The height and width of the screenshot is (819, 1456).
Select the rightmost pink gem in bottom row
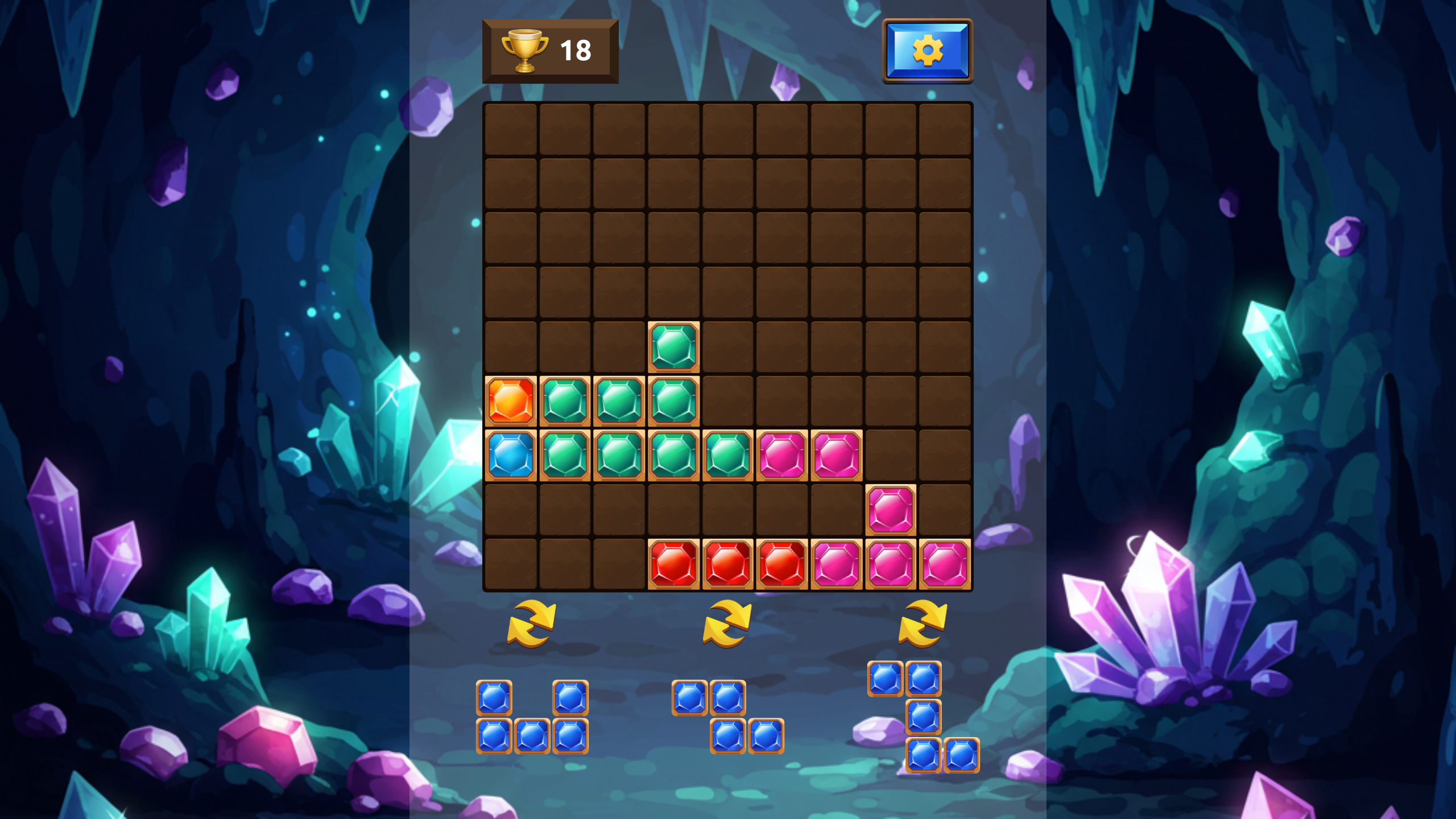(945, 564)
